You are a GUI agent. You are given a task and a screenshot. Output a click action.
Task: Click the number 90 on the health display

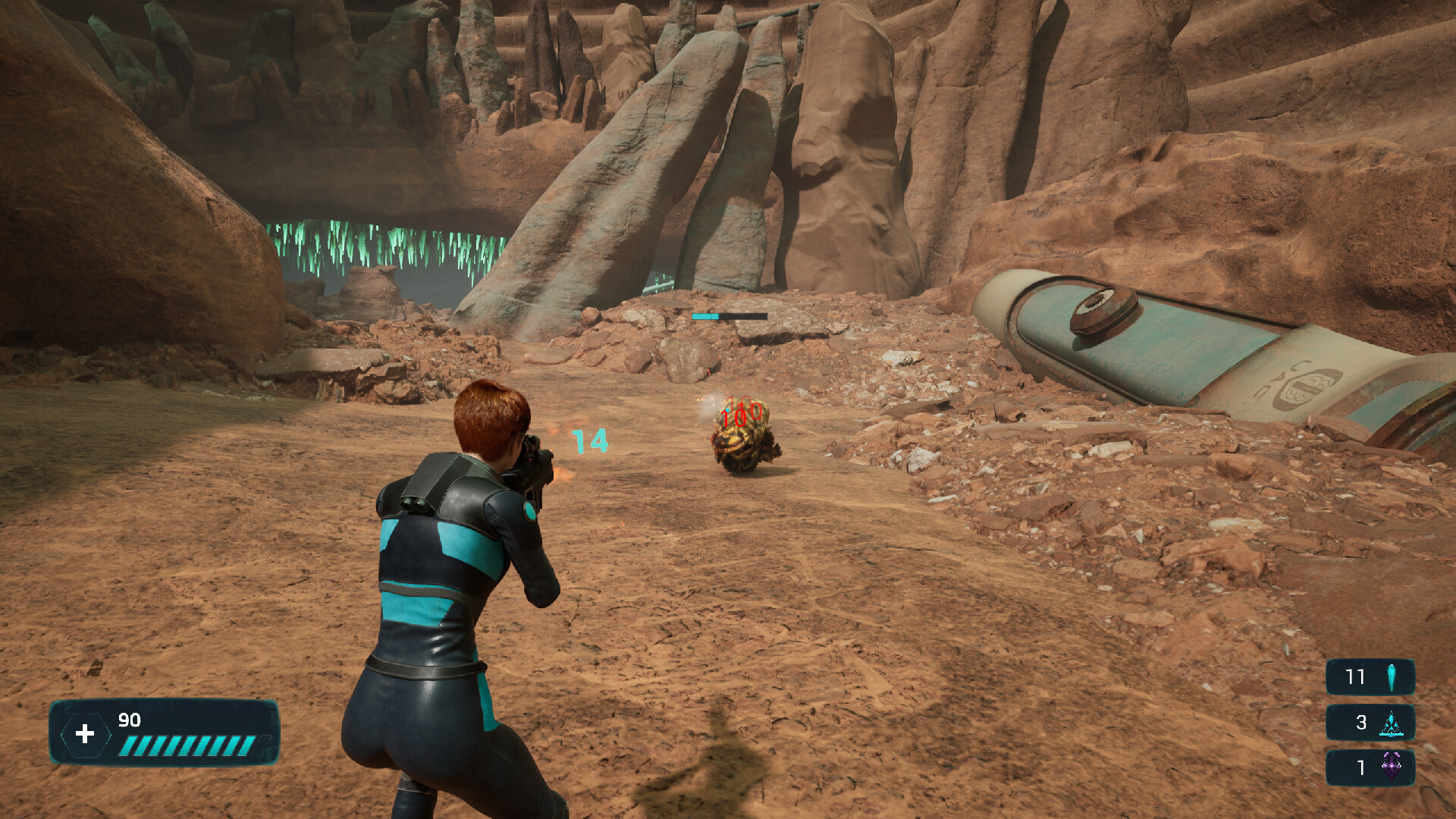point(129,718)
